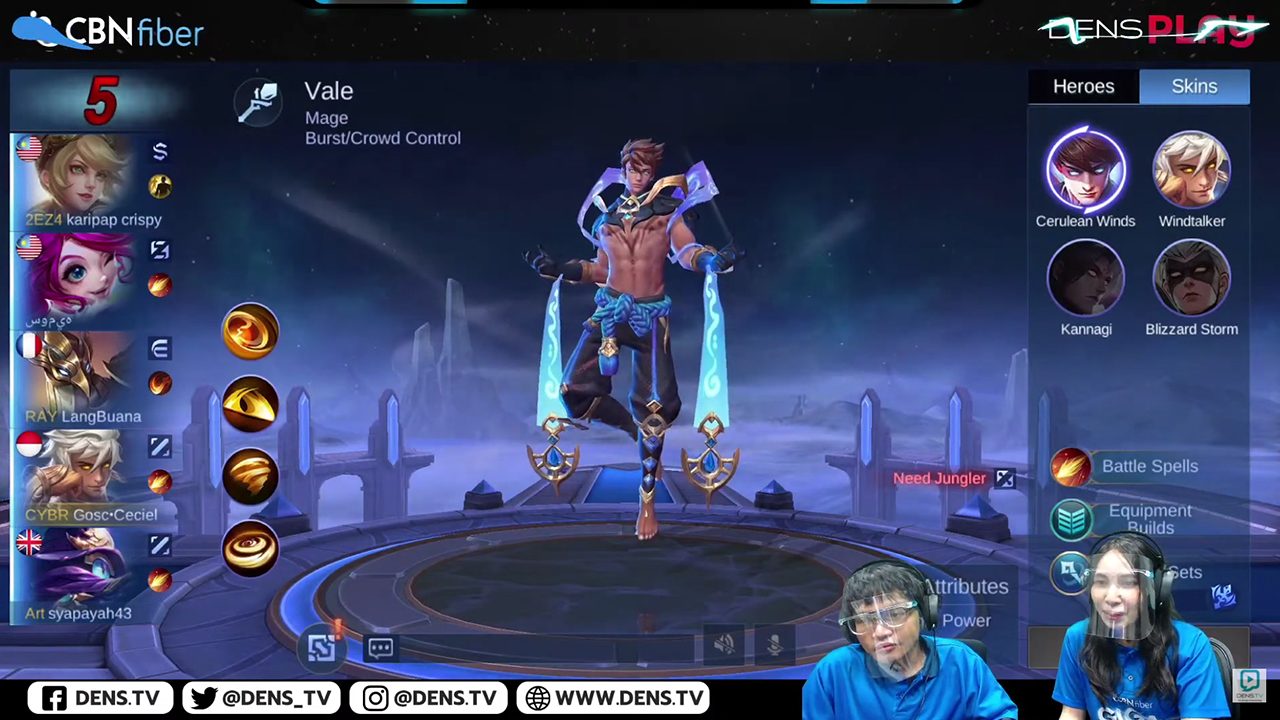Toggle the speaker voice icon

(725, 646)
